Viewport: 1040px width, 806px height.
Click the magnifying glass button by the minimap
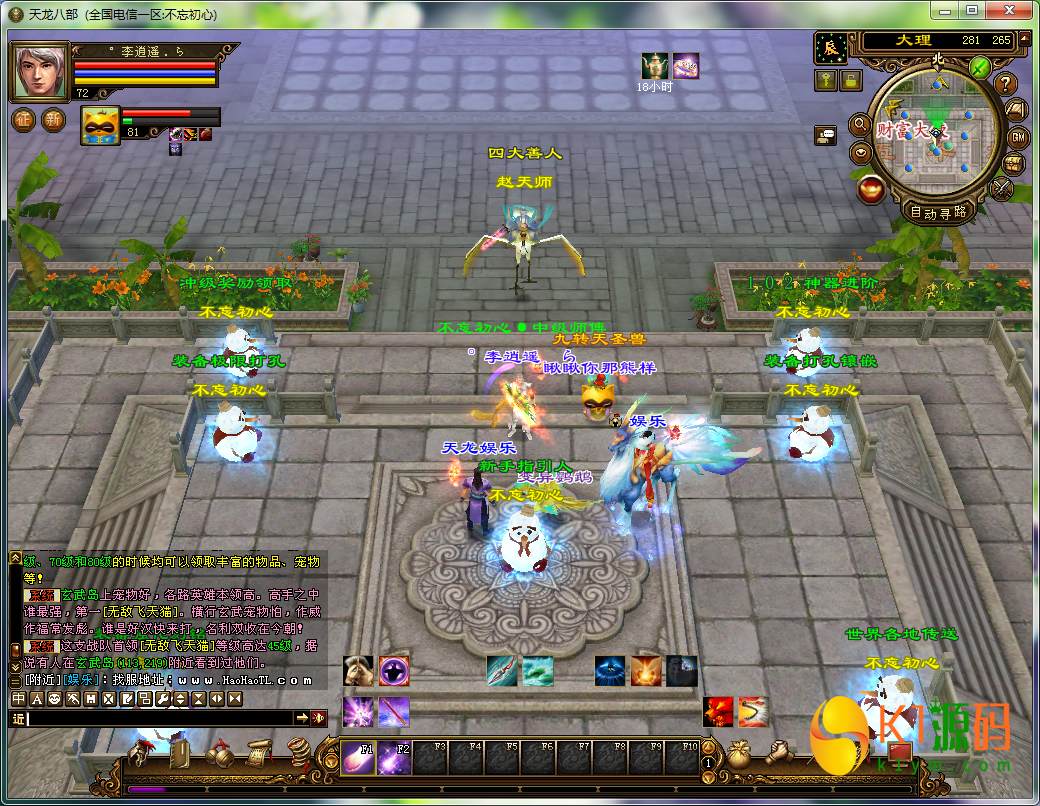(x=859, y=125)
